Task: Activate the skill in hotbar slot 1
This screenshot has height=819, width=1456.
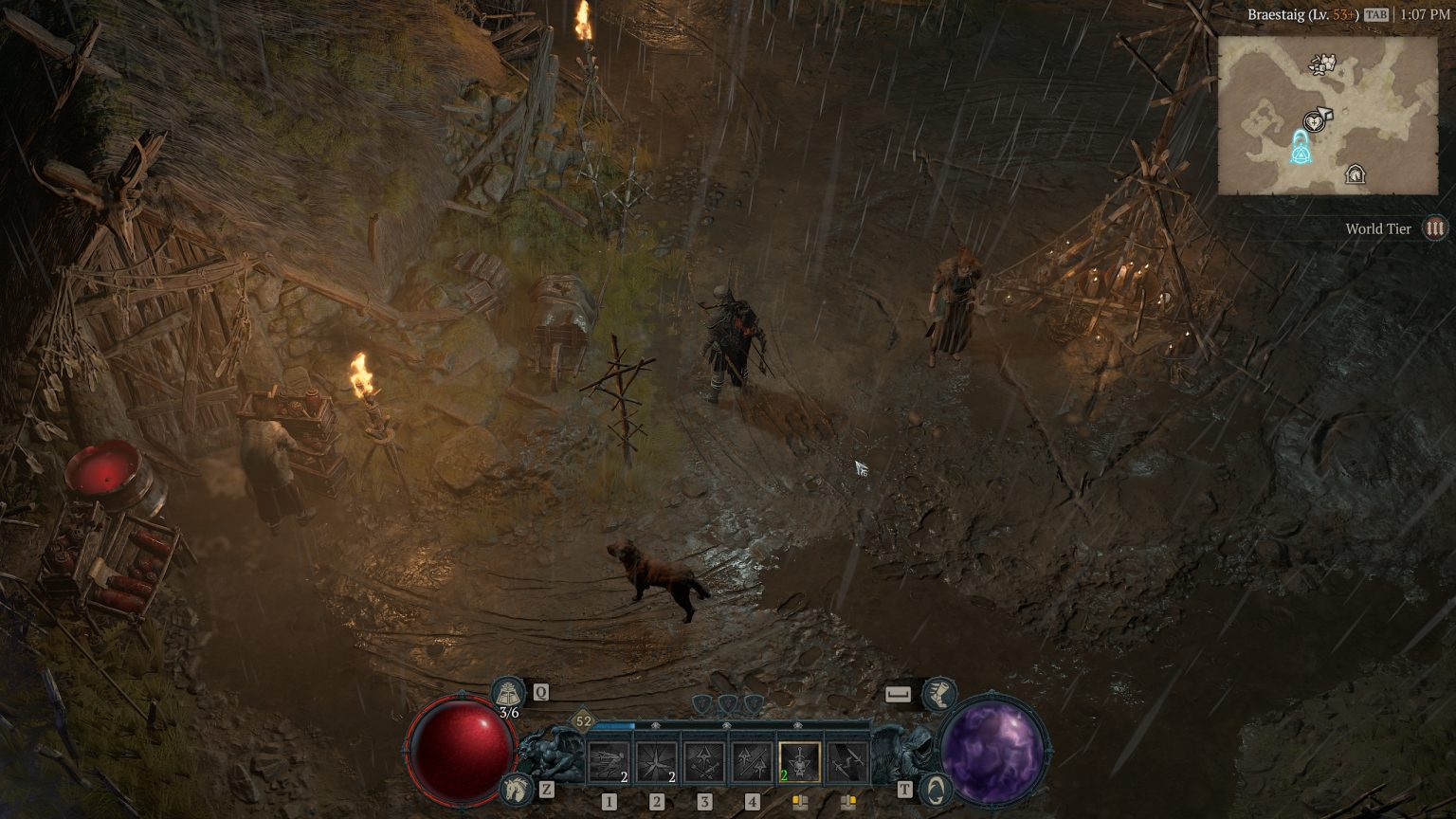Action: point(608,761)
